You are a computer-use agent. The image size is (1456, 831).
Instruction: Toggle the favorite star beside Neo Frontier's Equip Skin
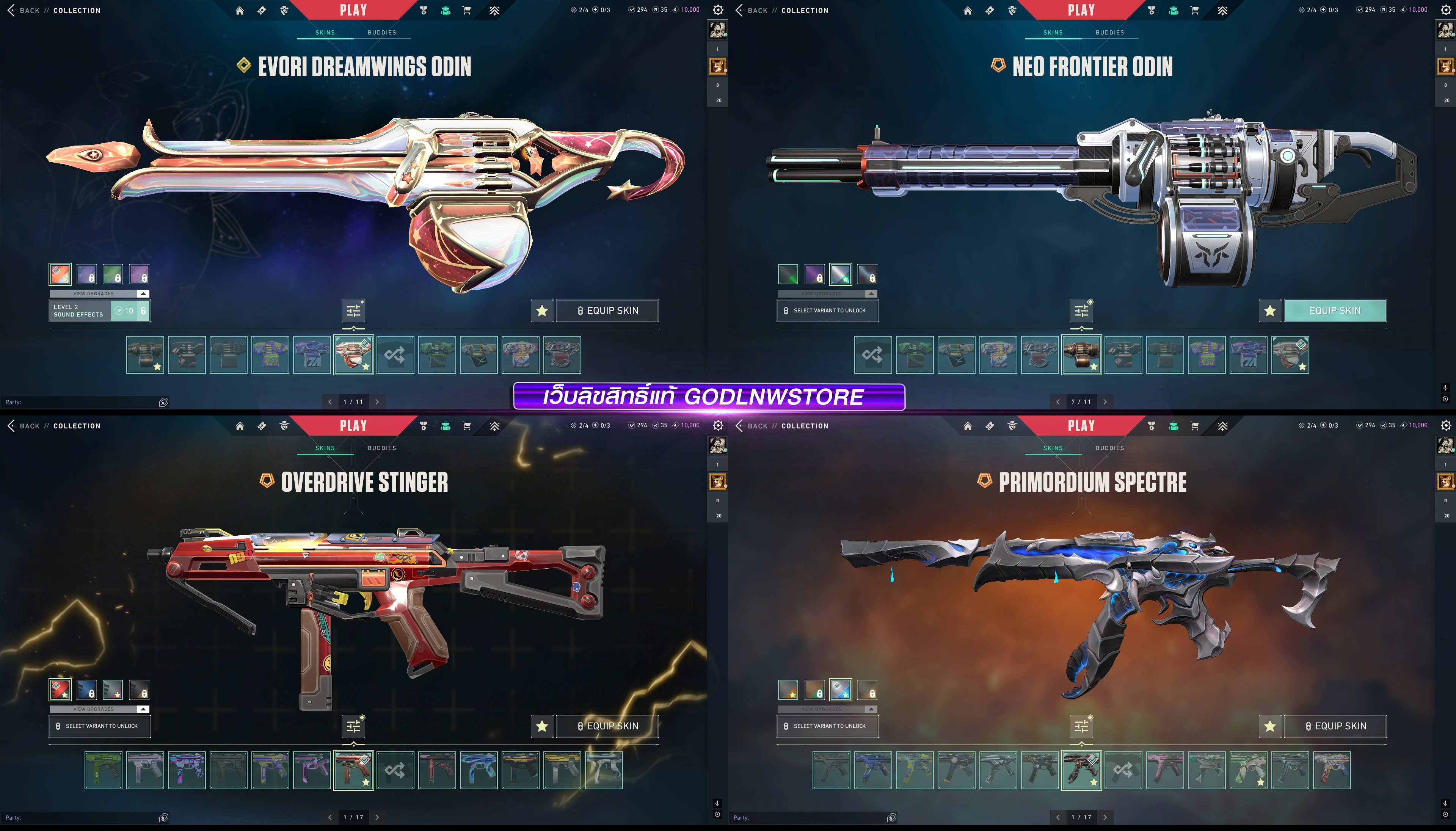(x=1269, y=310)
